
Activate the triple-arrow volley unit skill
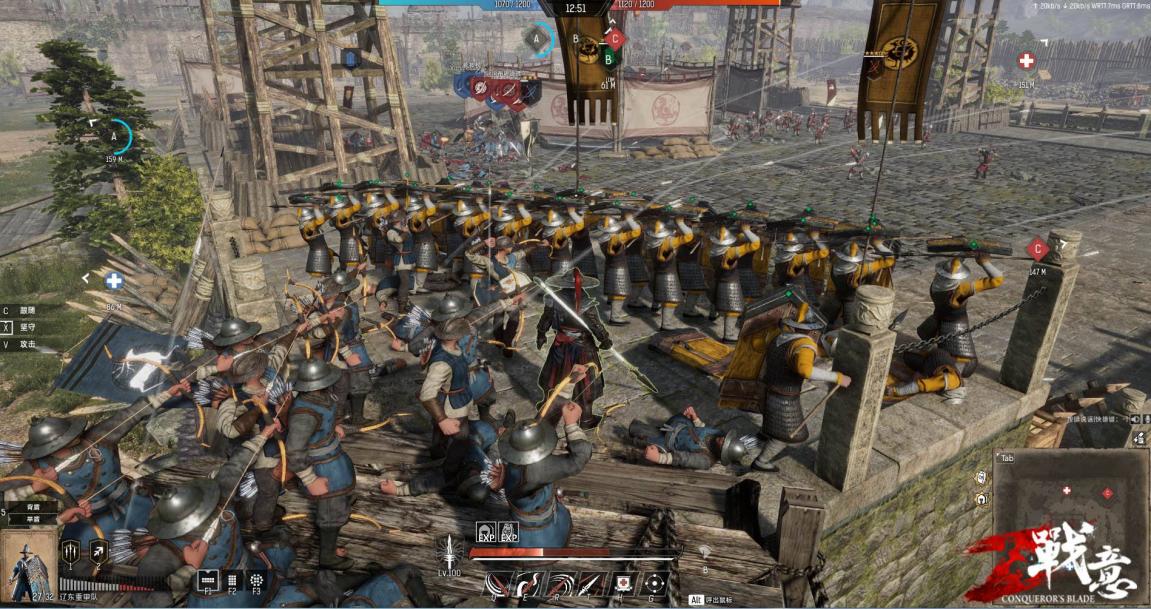pyautogui.click(x=72, y=551)
